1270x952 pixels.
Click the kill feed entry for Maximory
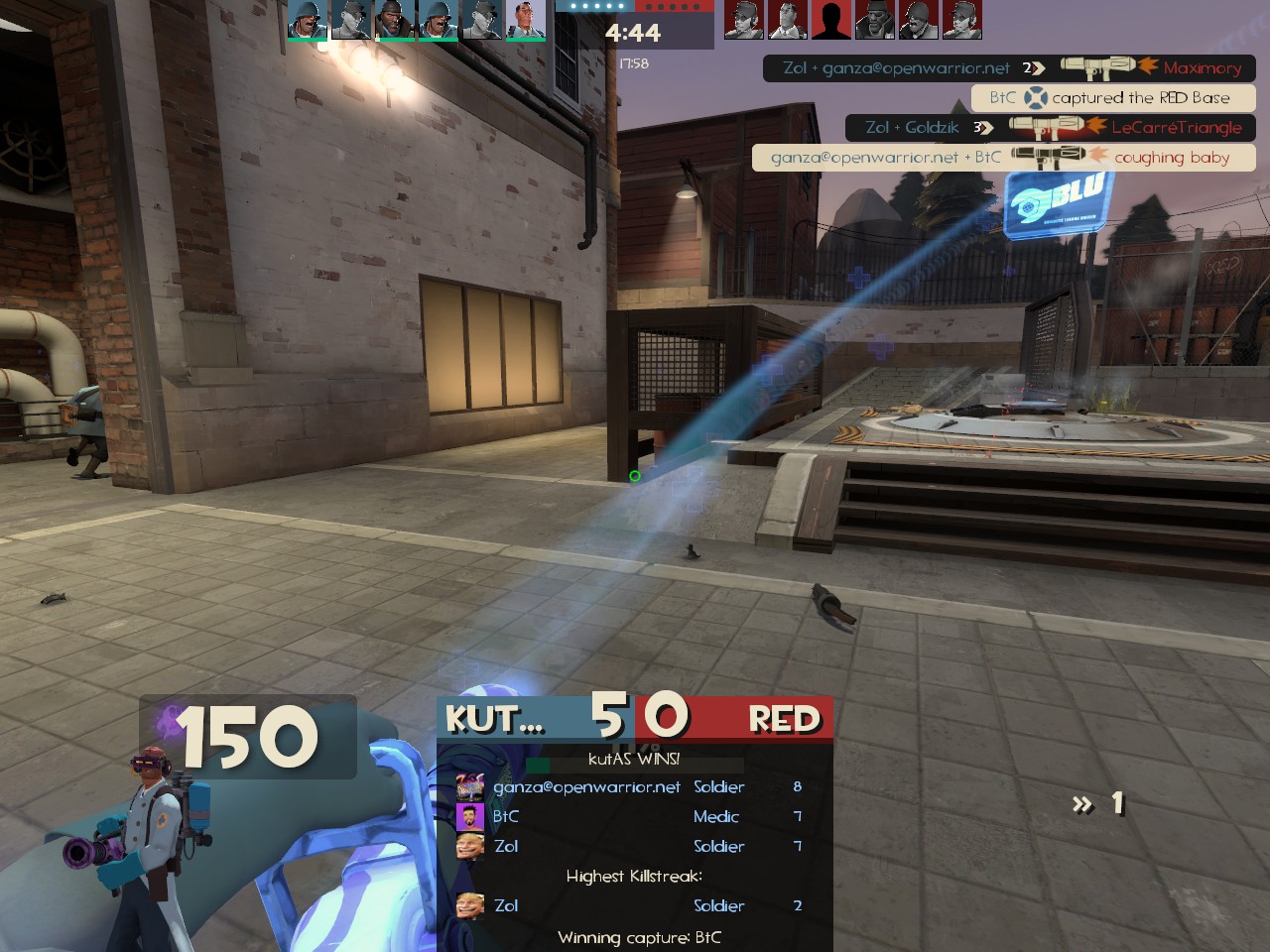tap(1009, 68)
